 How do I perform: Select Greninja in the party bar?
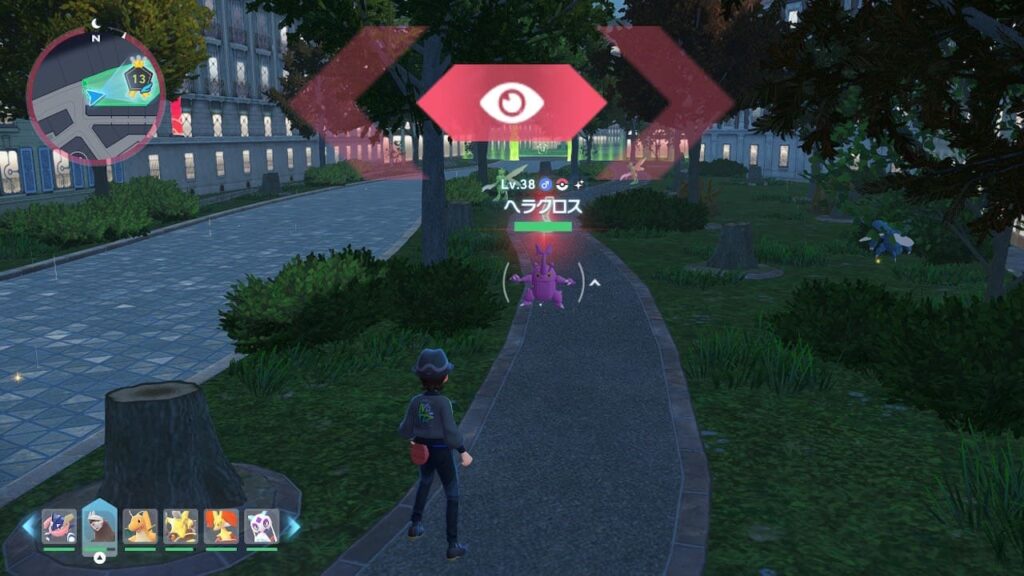59,525
